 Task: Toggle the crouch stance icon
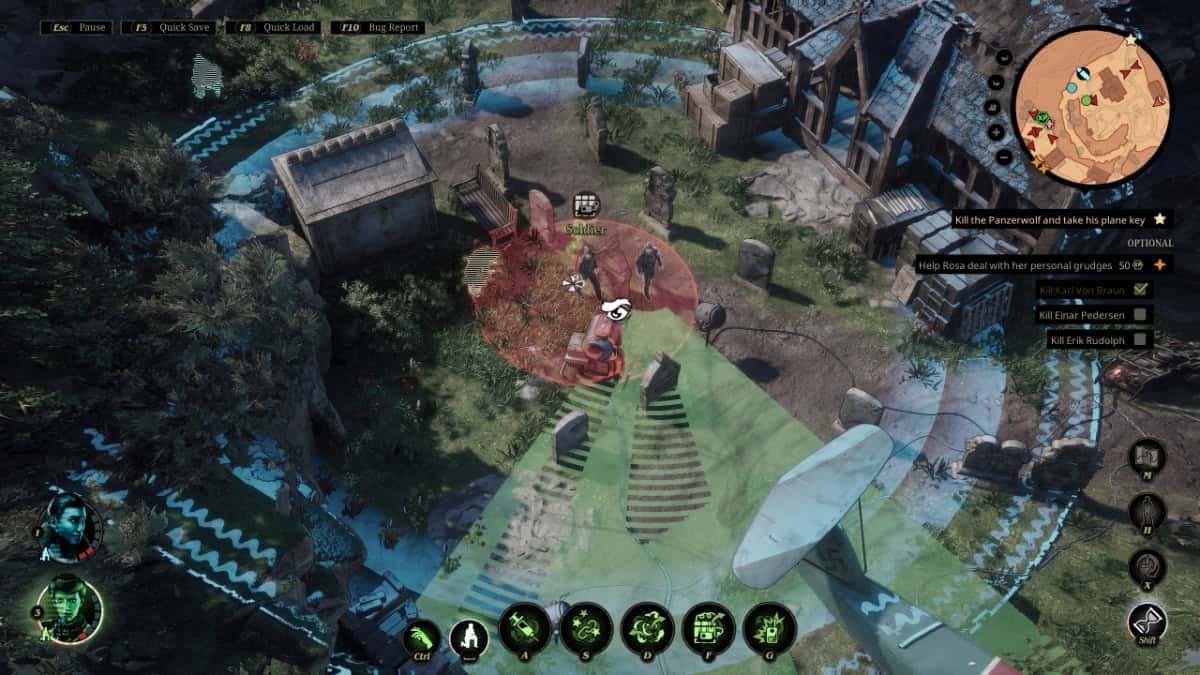tap(467, 636)
